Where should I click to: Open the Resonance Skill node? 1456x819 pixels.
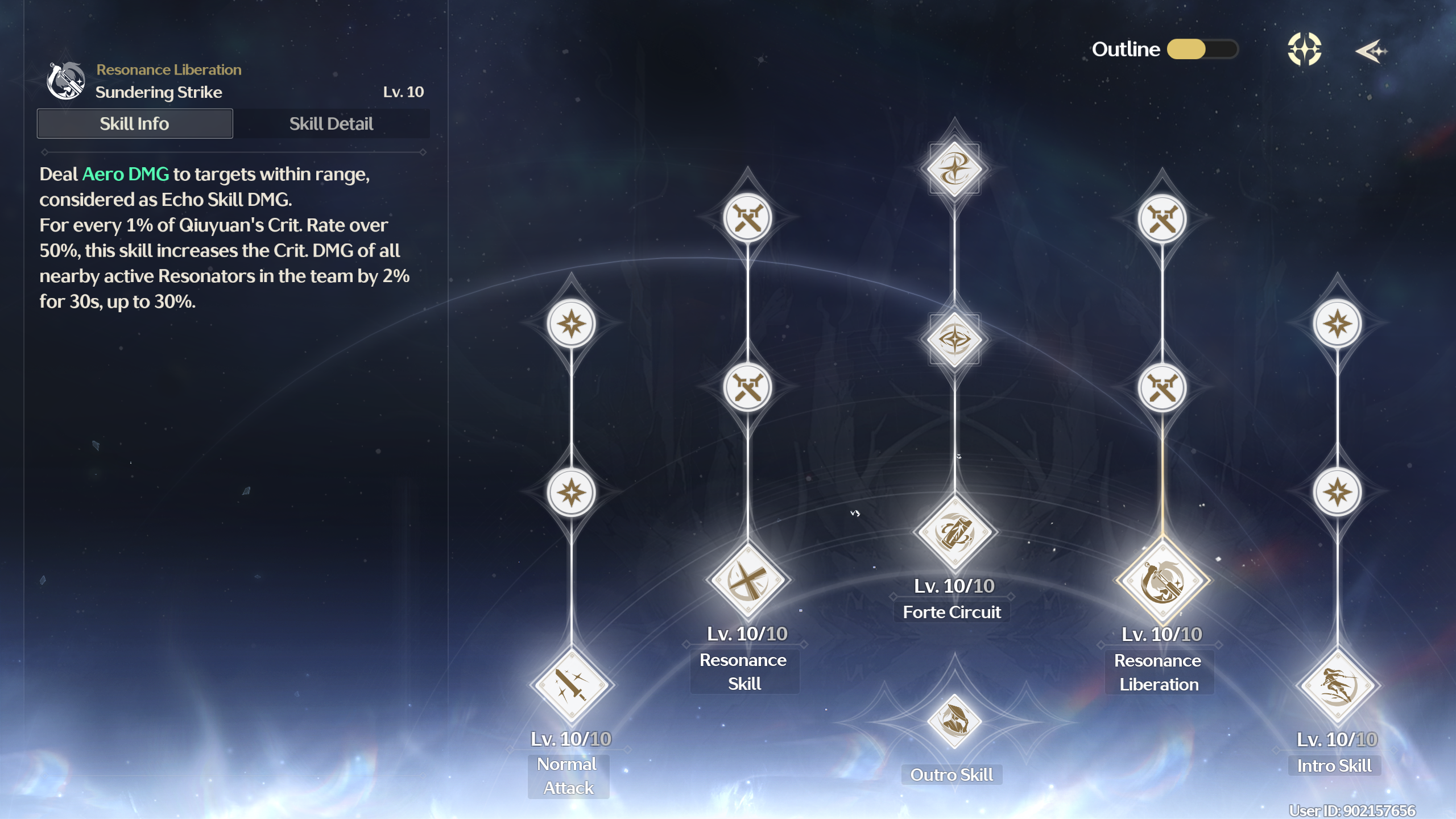pos(747,580)
